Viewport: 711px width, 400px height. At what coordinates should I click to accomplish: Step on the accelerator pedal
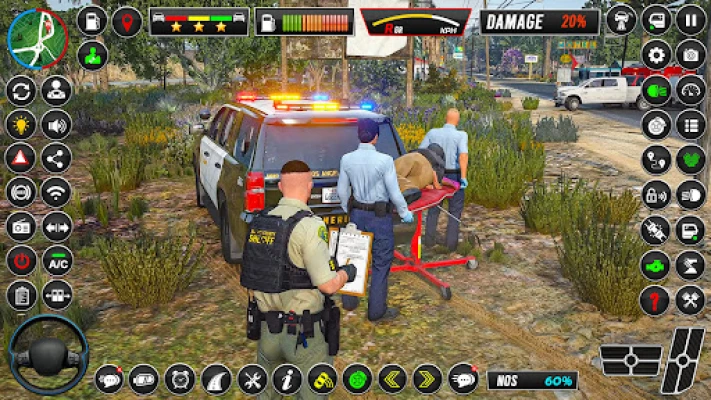pos(684,360)
